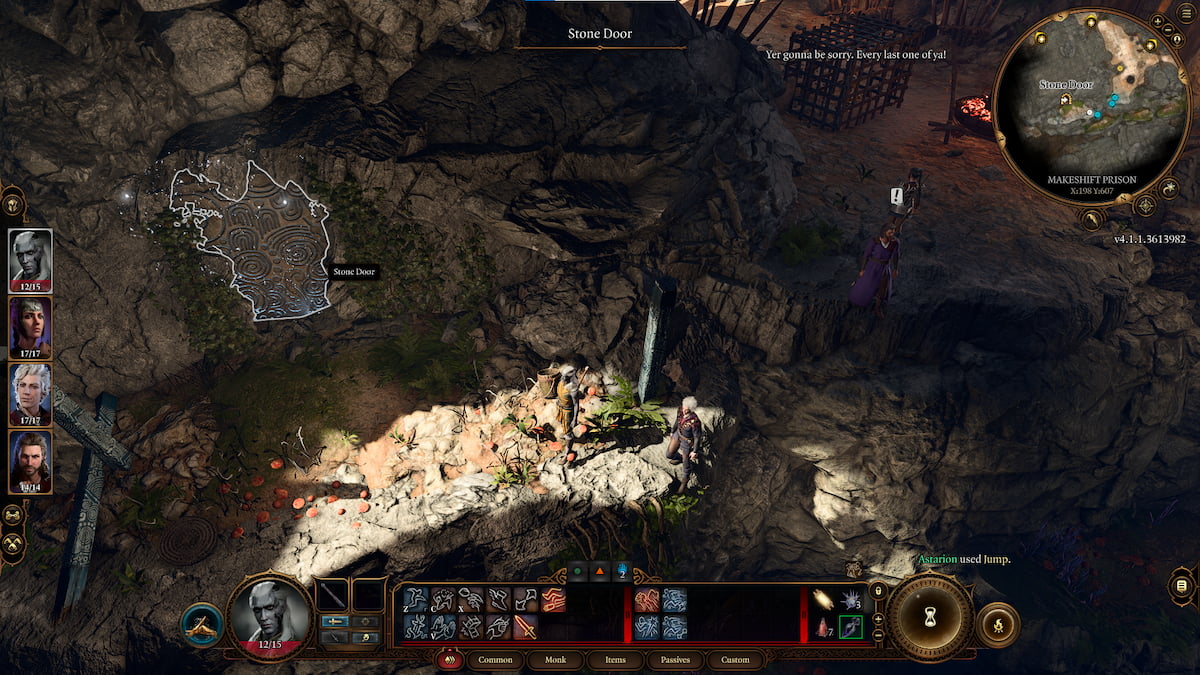This screenshot has height=675, width=1200.
Task: Select the white-haired Astarion party portrait
Action: pos(30,393)
